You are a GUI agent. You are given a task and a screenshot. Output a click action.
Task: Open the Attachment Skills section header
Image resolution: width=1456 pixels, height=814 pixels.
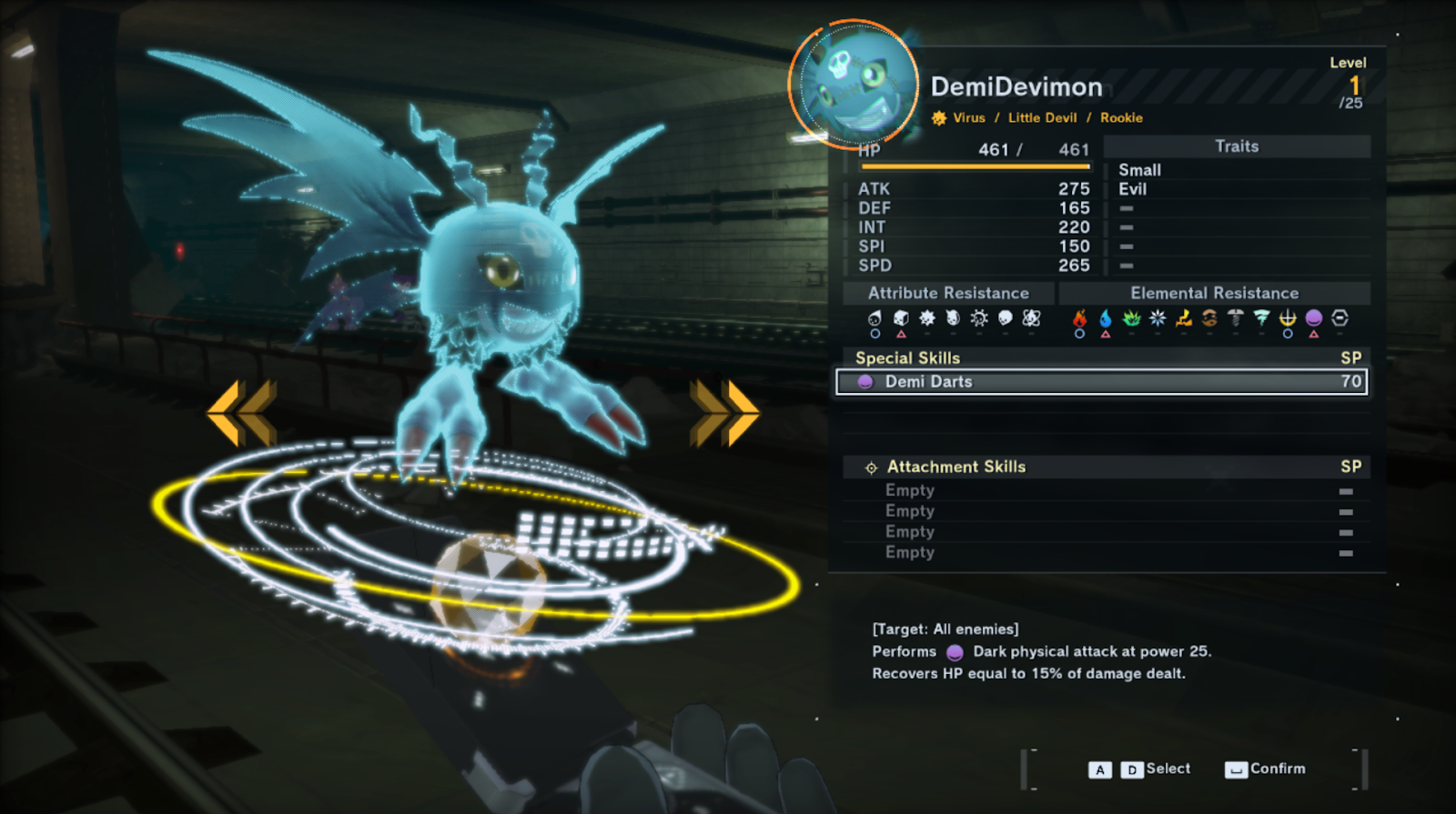tap(955, 467)
